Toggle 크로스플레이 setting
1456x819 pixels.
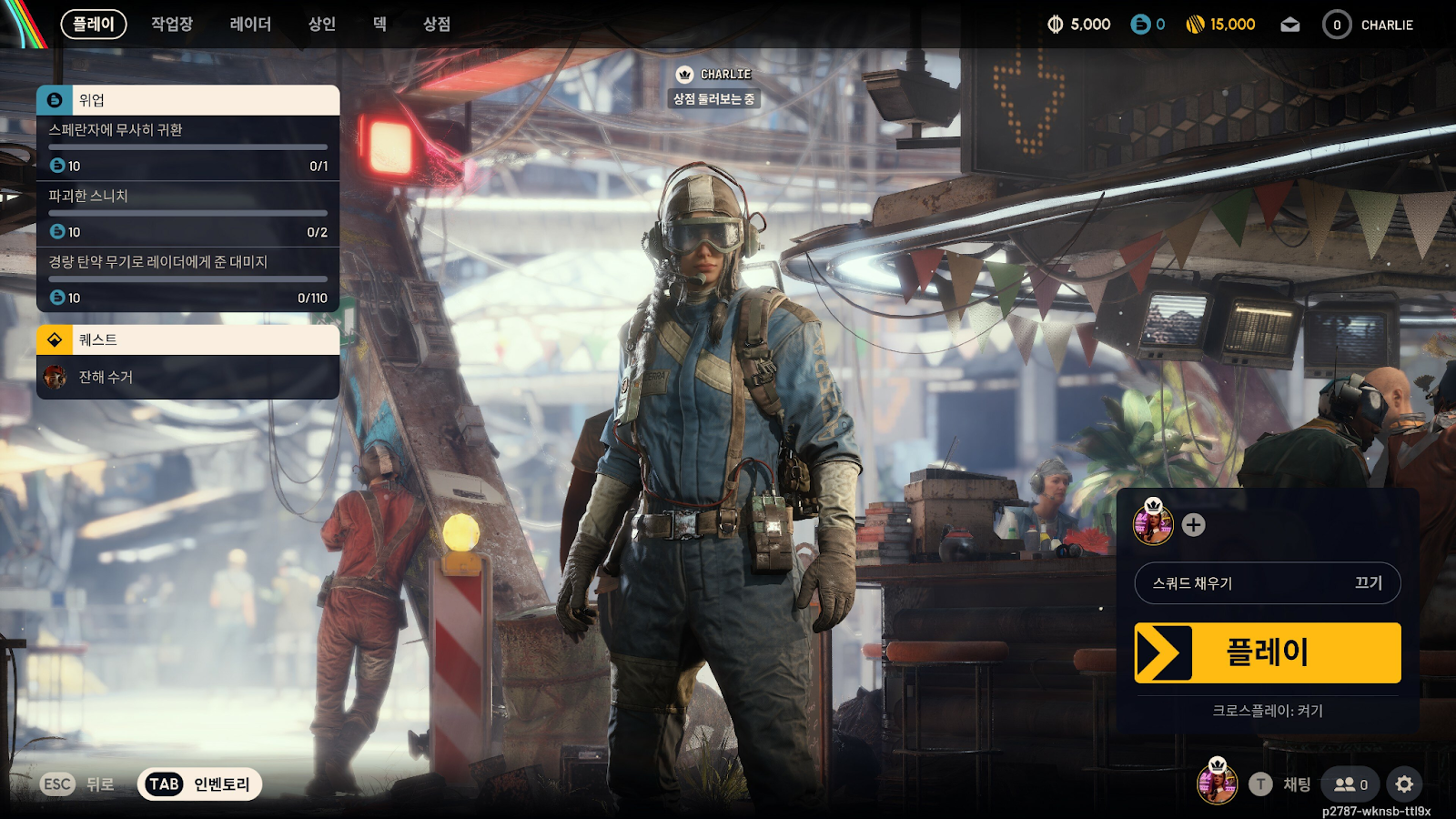[x=1267, y=711]
